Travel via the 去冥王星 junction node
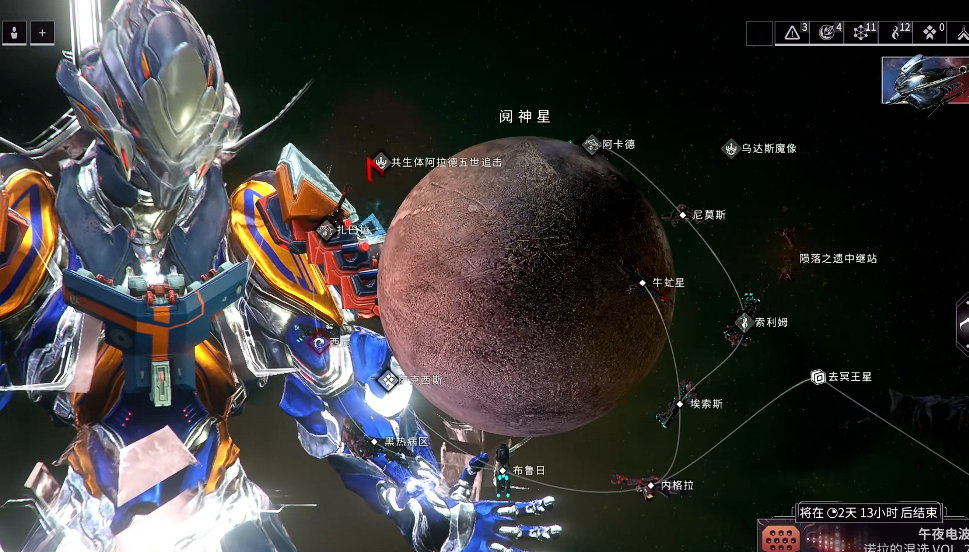Image resolution: width=969 pixels, height=552 pixels. pos(817,377)
